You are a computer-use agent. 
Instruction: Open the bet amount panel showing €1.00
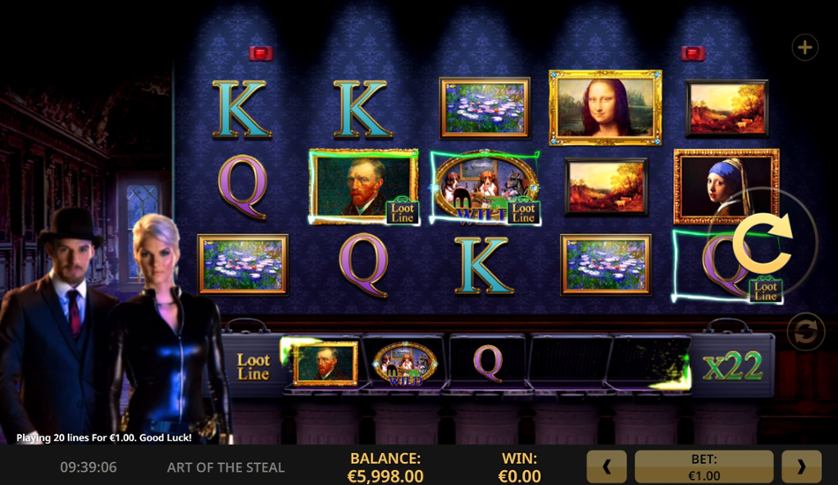tap(704, 466)
